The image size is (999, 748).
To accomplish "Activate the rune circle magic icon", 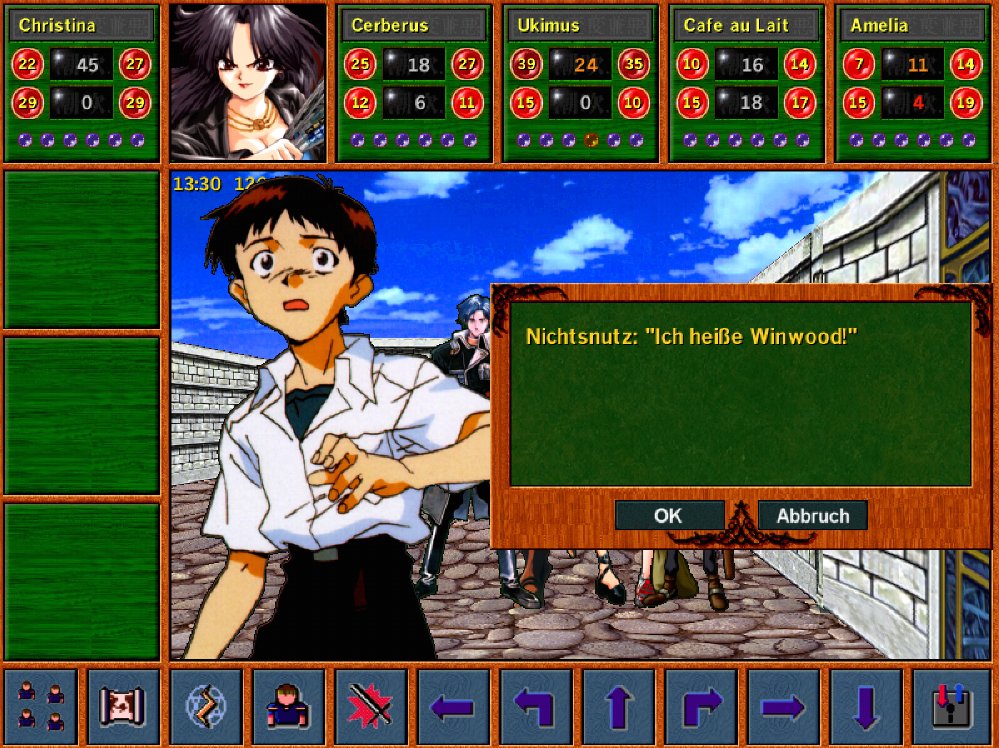I will 206,706.
